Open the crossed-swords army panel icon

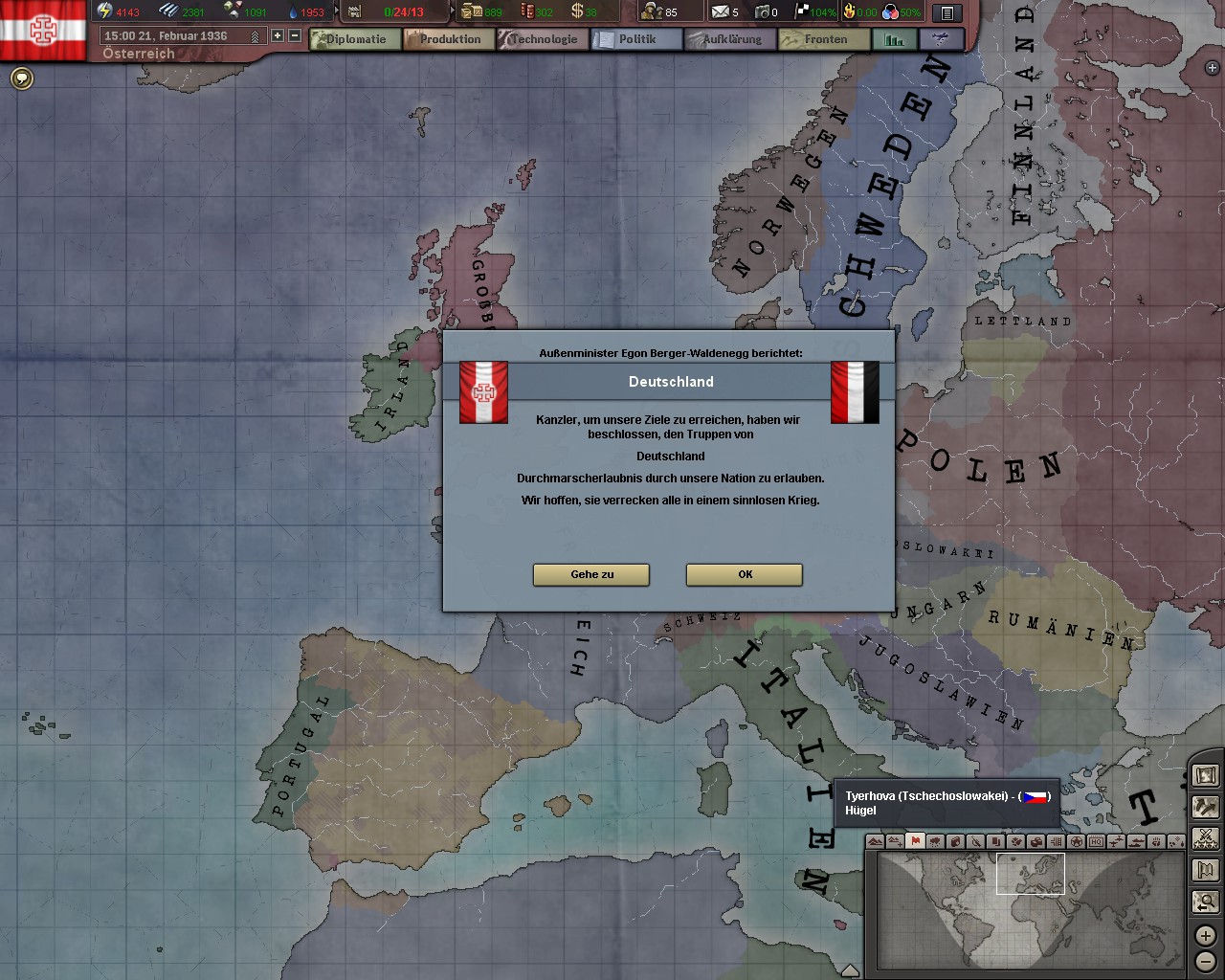point(1205,838)
